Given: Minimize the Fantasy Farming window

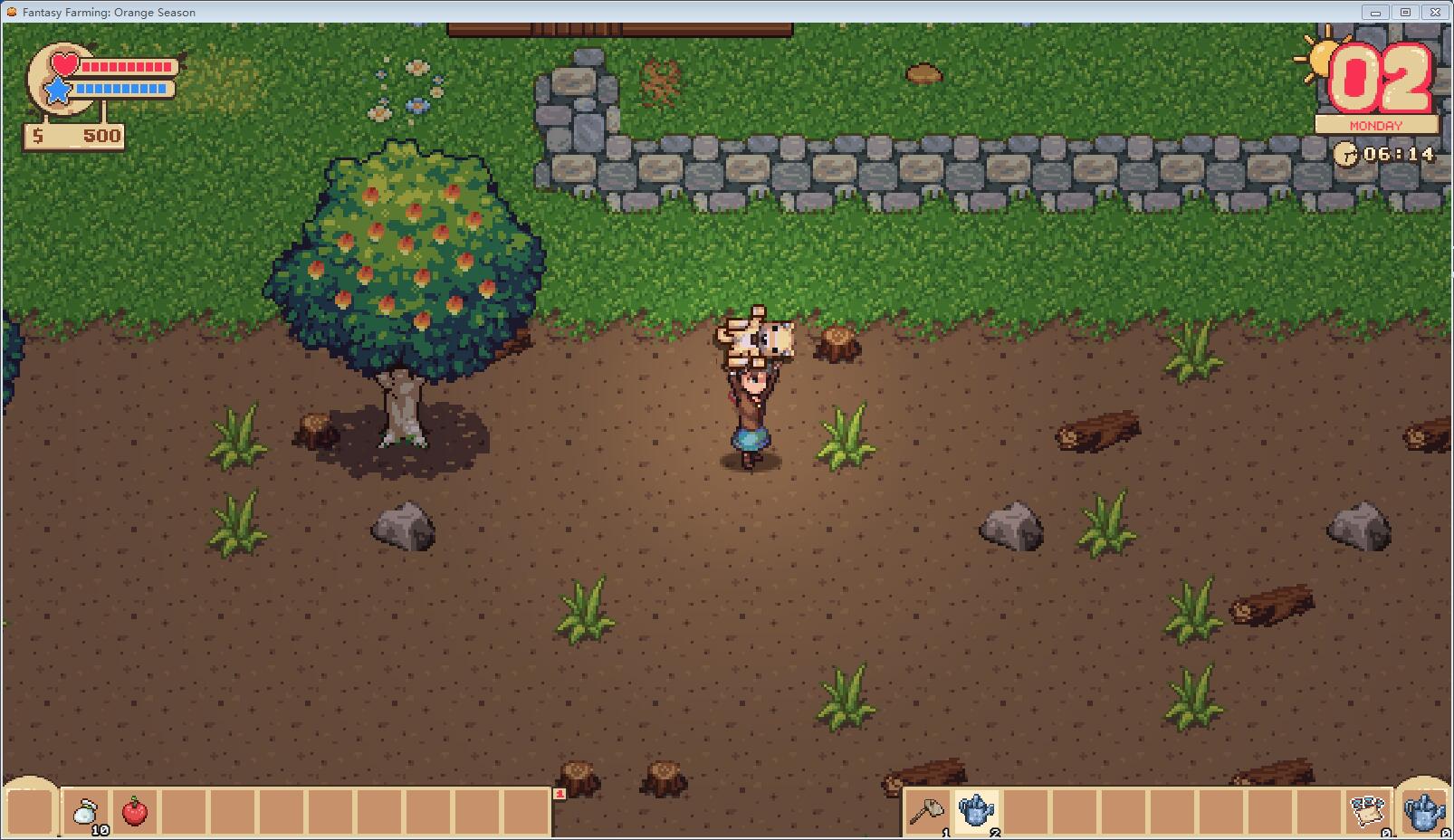Looking at the screenshot, I should [1375, 12].
